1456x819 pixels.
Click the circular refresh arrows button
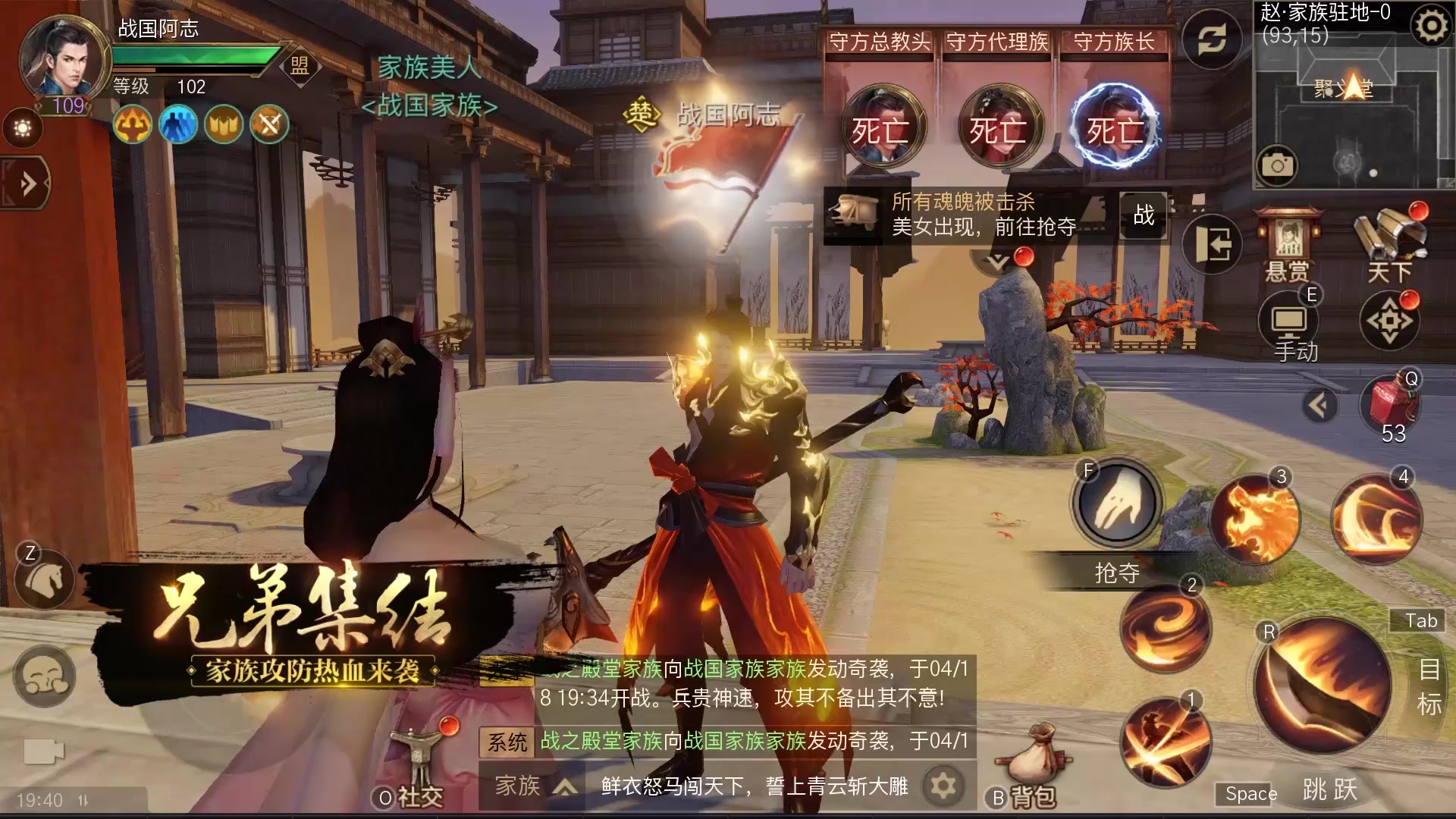coord(1212,40)
